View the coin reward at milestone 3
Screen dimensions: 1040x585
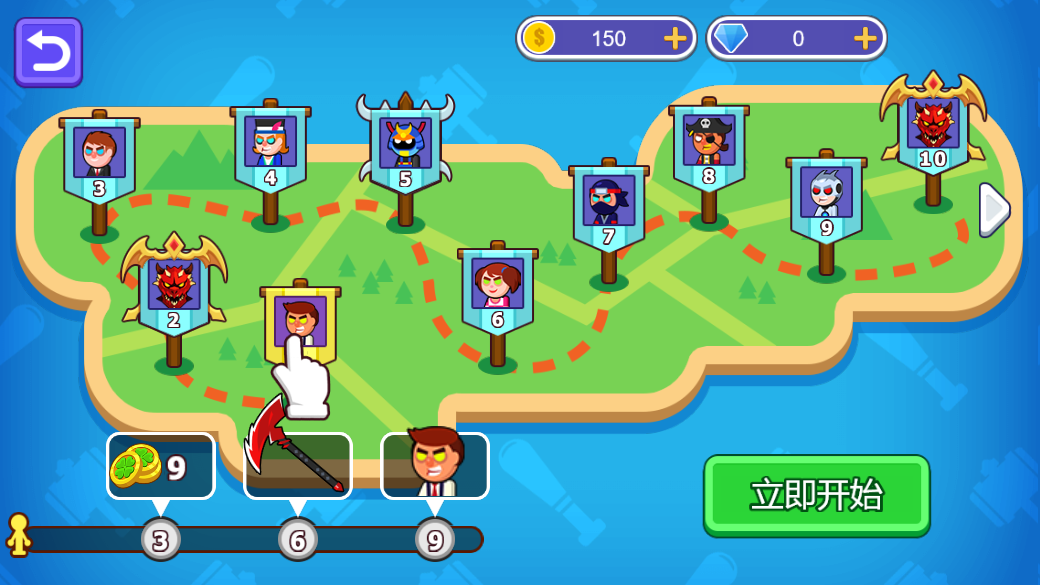(x=161, y=466)
